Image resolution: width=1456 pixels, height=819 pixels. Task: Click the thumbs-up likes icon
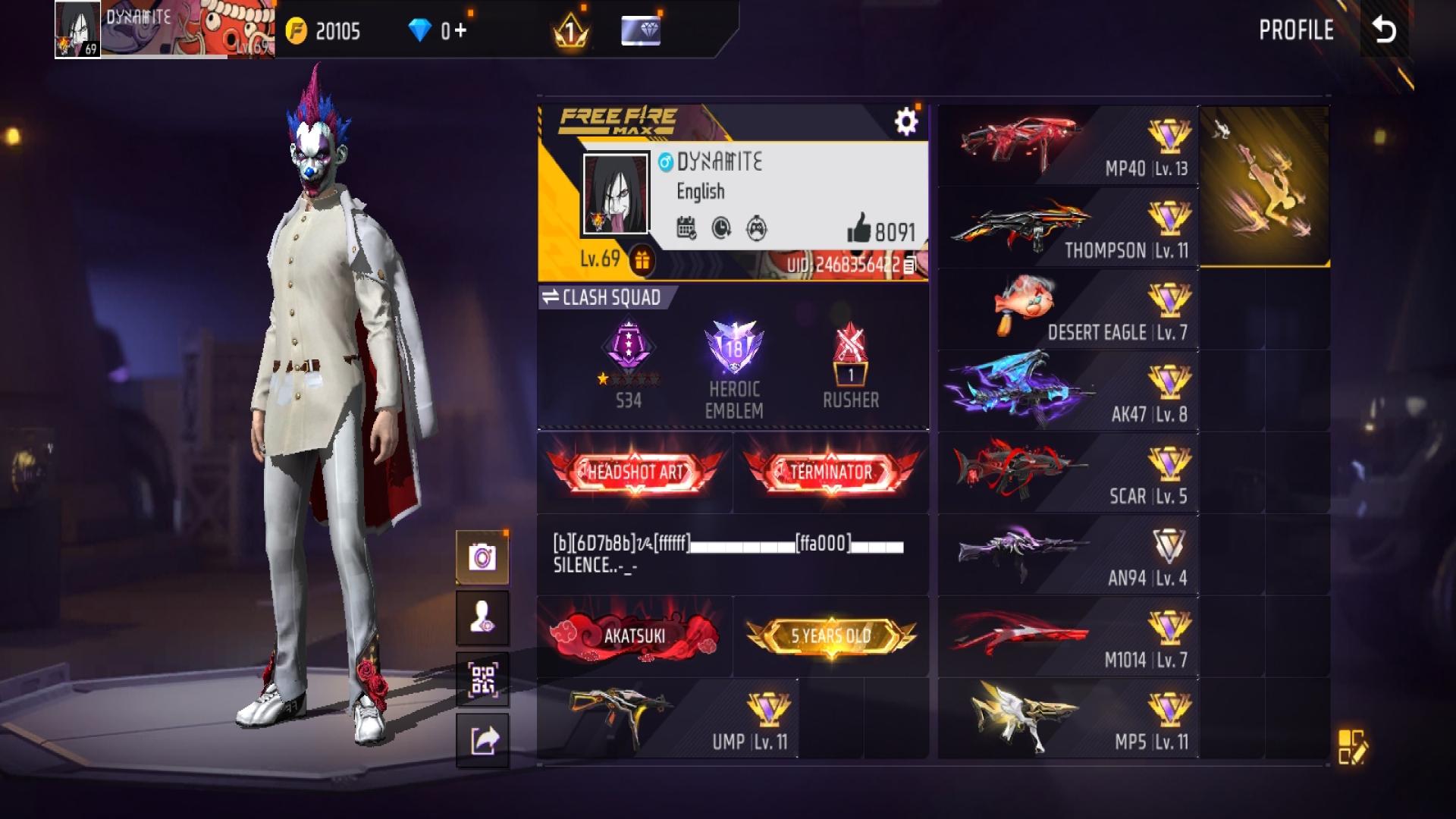tap(858, 228)
